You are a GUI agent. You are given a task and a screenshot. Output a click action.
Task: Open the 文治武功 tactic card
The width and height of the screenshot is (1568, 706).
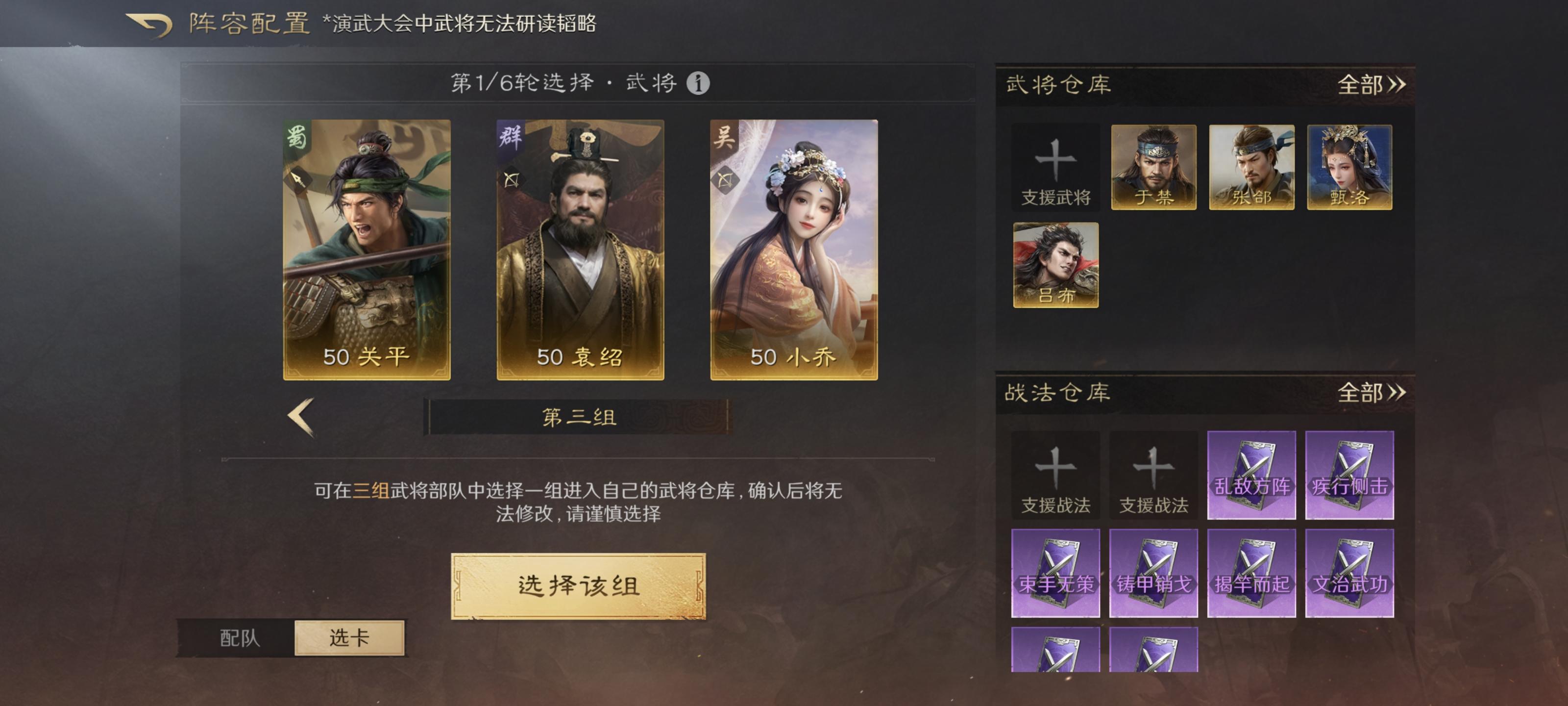point(1348,571)
